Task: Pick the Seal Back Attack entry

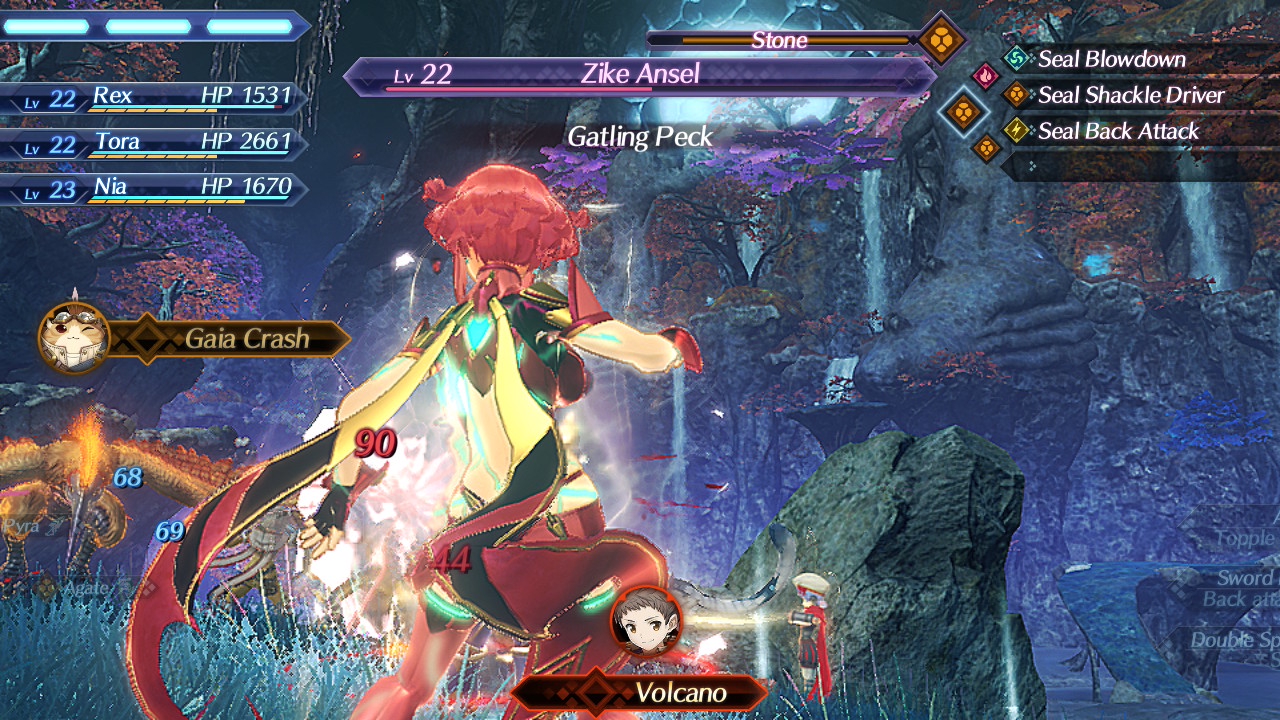Action: 1118,131
